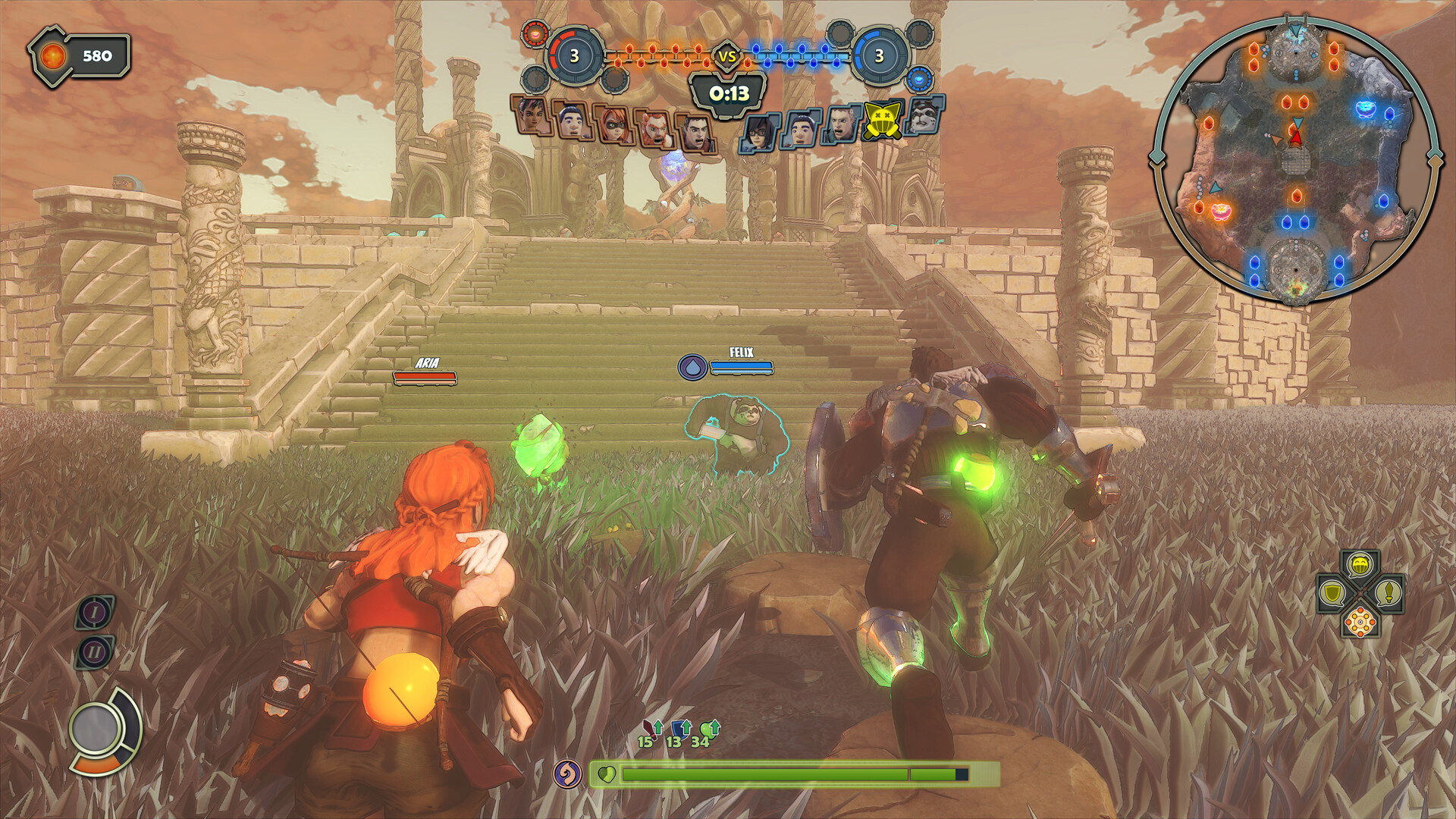The image size is (1456, 819).
Task: Click the circular arena minimap
Action: click(x=1295, y=161)
